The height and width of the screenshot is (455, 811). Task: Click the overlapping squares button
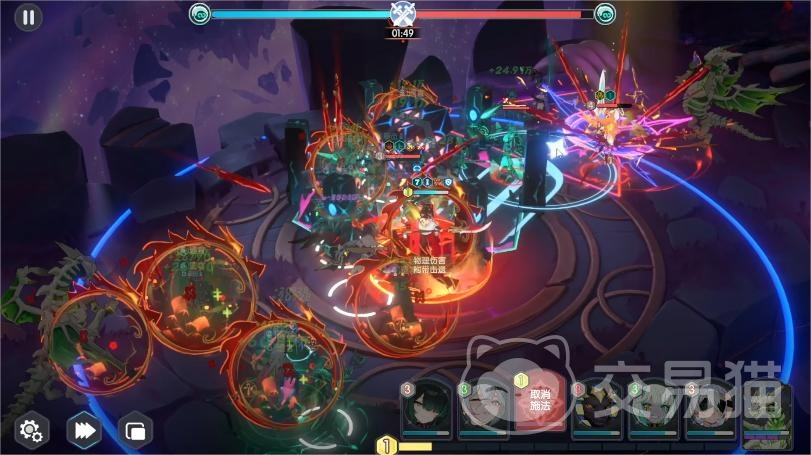tap(134, 430)
